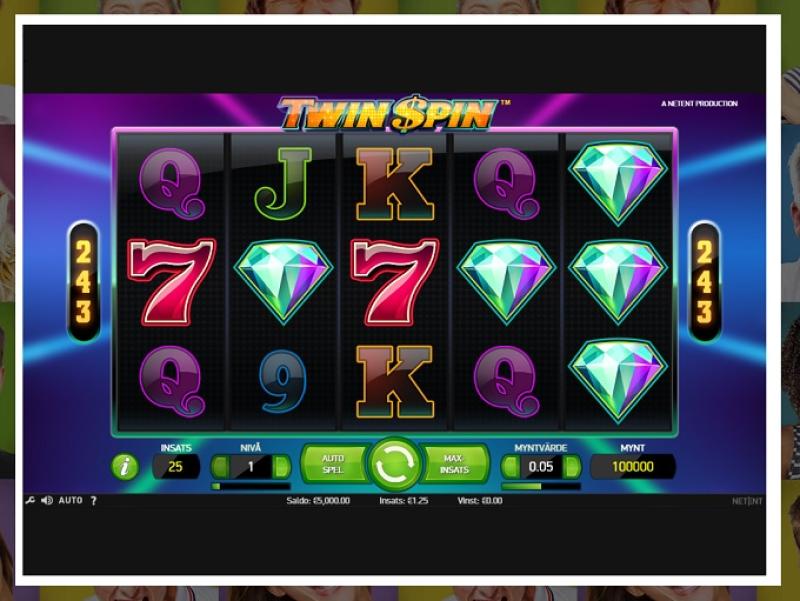
Task: Decrease the Nivå bet level
Action: click(220, 467)
